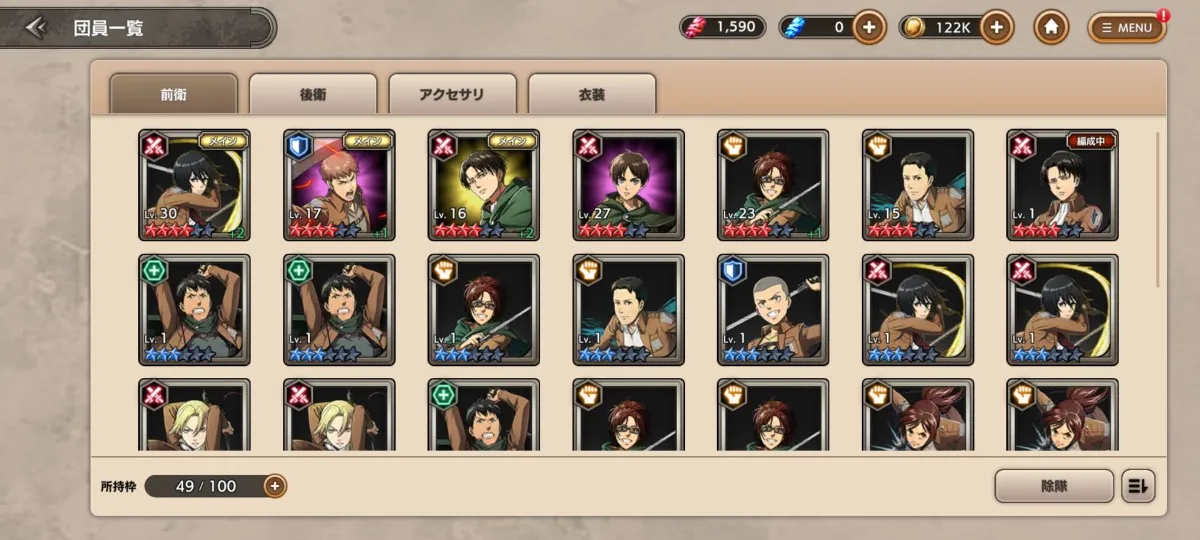The image size is (1200, 540).
Task: Choose the Lv. 15 fist-type unit card
Action: click(x=917, y=185)
